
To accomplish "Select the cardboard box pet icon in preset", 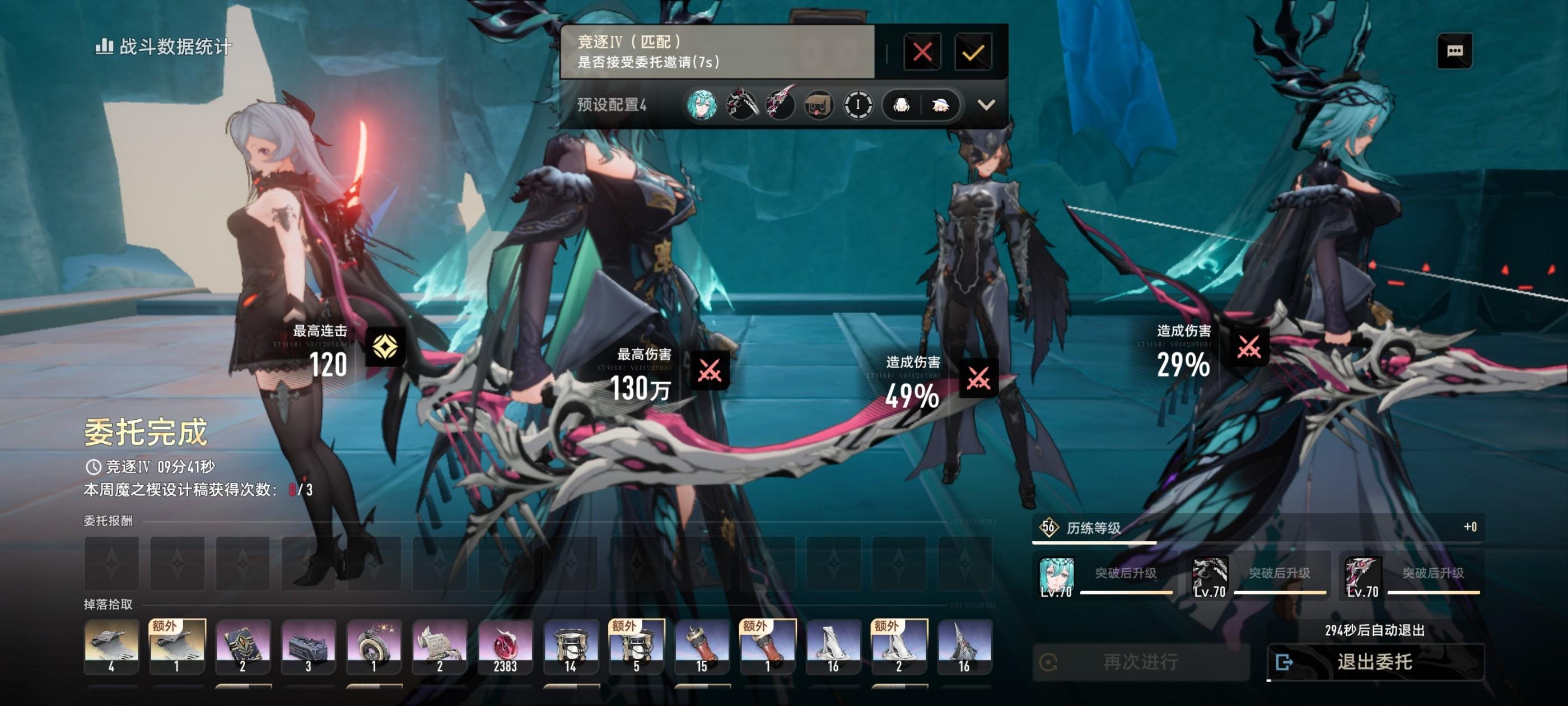I will (x=818, y=105).
